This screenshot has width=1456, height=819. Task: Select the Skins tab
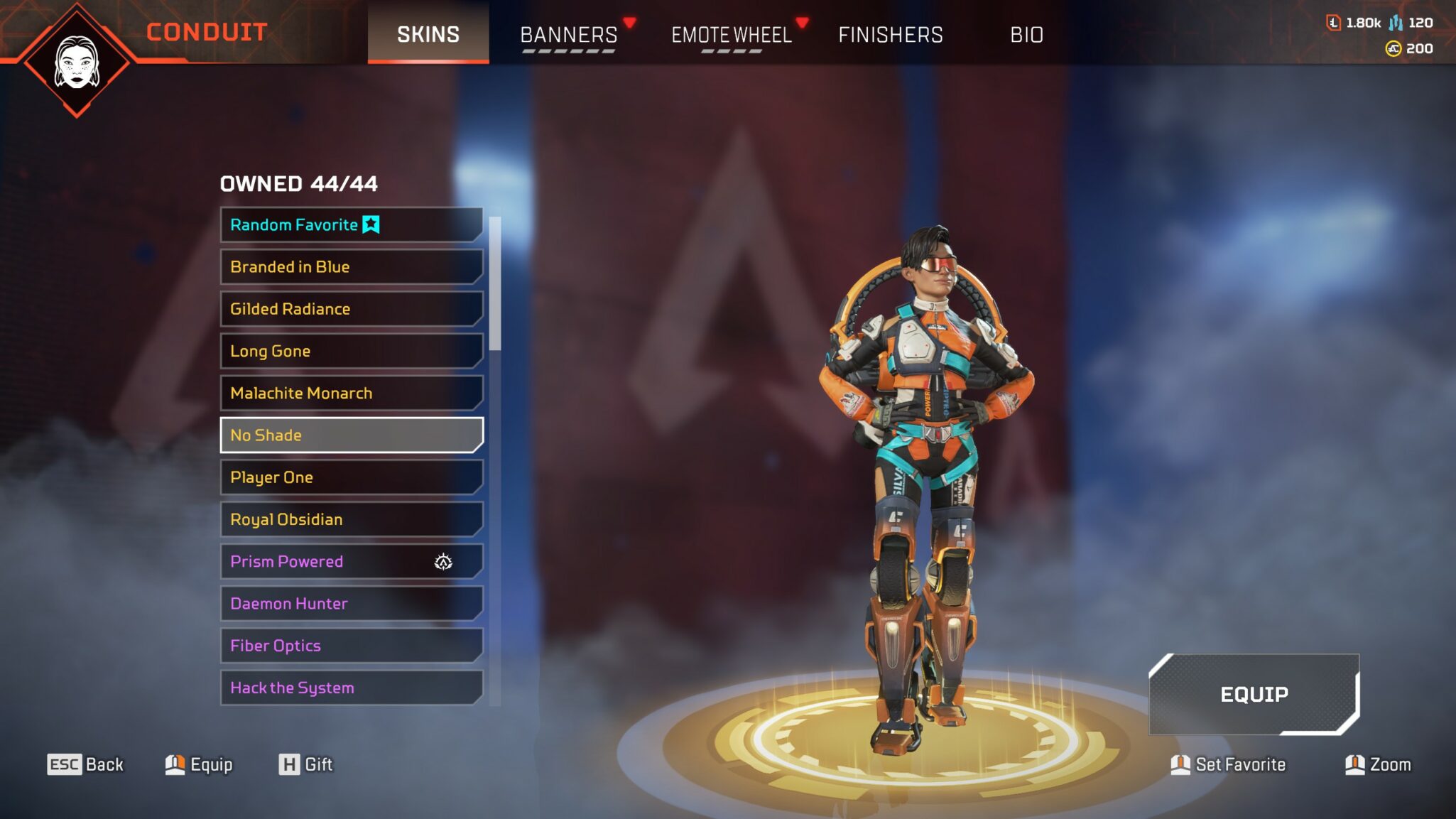click(428, 34)
